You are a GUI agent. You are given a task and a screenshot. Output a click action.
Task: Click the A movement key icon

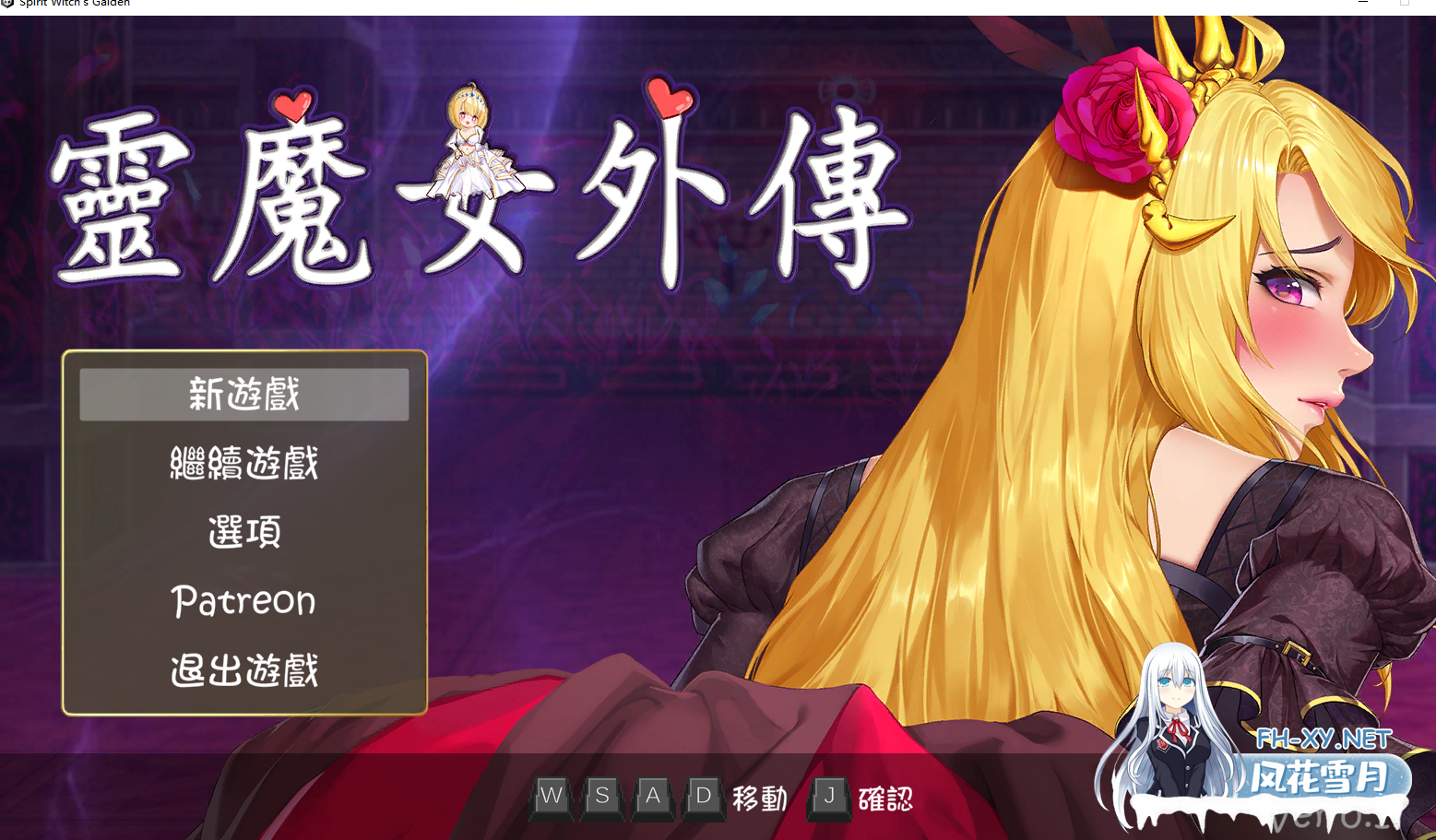click(x=652, y=797)
